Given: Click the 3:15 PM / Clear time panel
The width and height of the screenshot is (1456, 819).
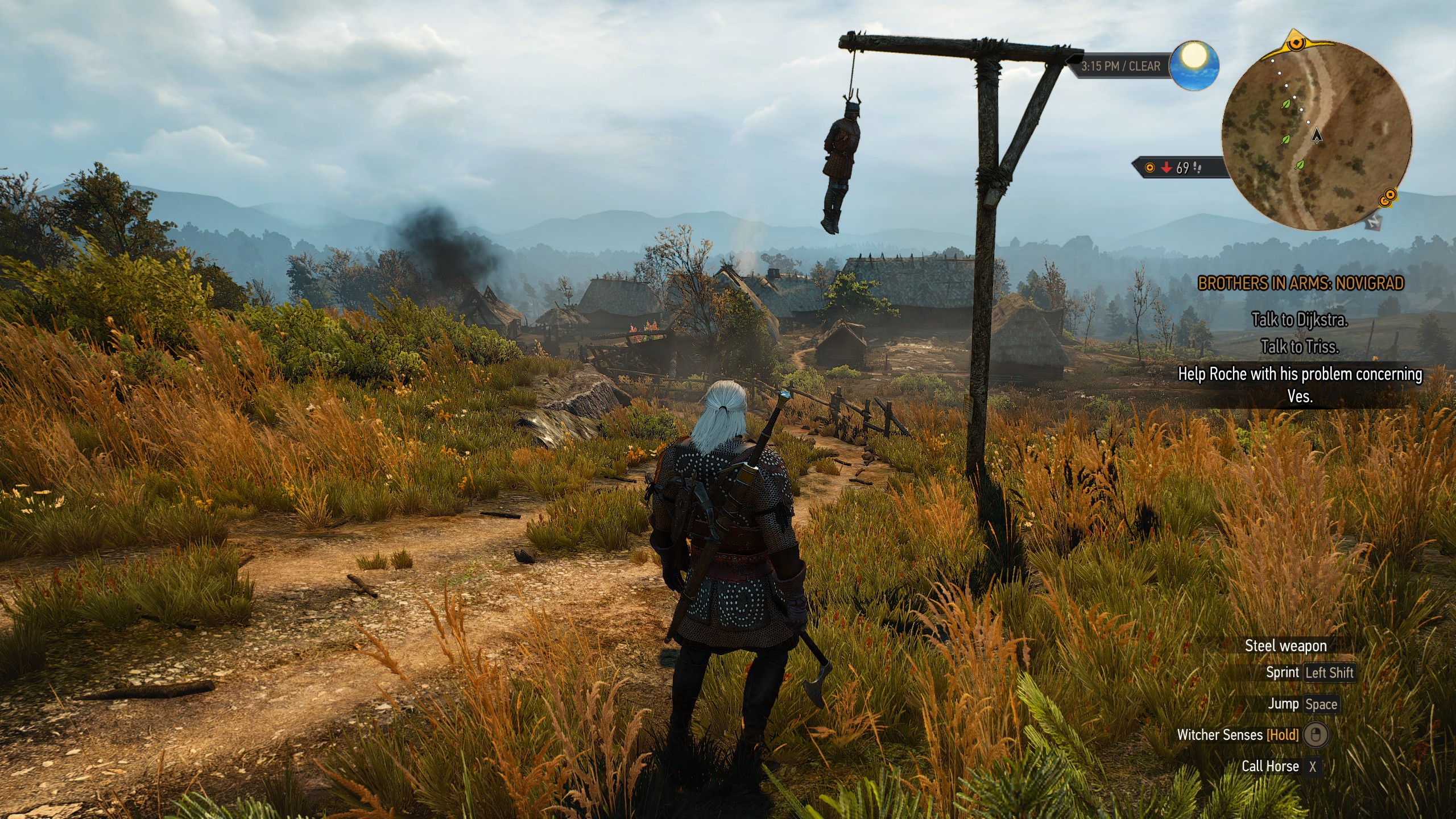Looking at the screenshot, I should coord(1120,67).
